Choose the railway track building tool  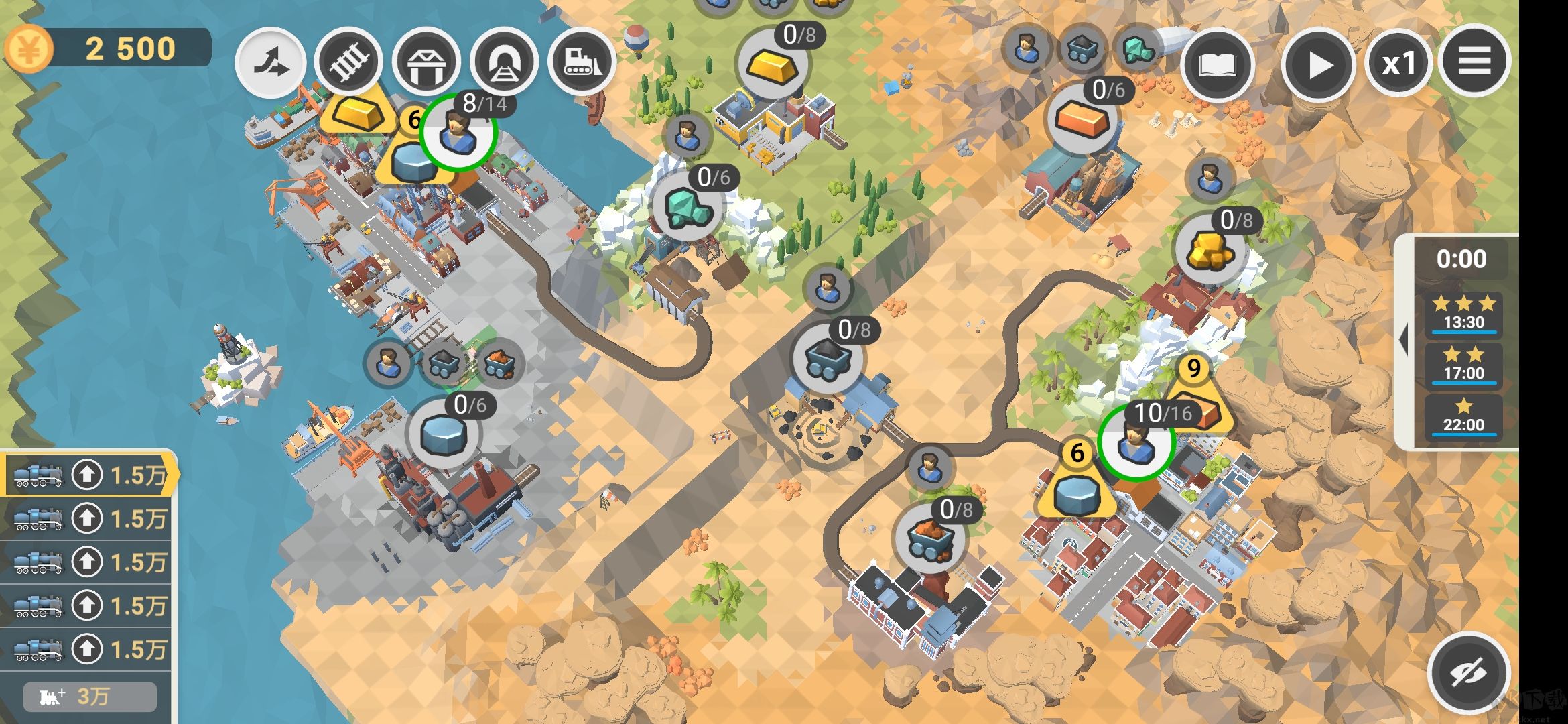pos(348,62)
